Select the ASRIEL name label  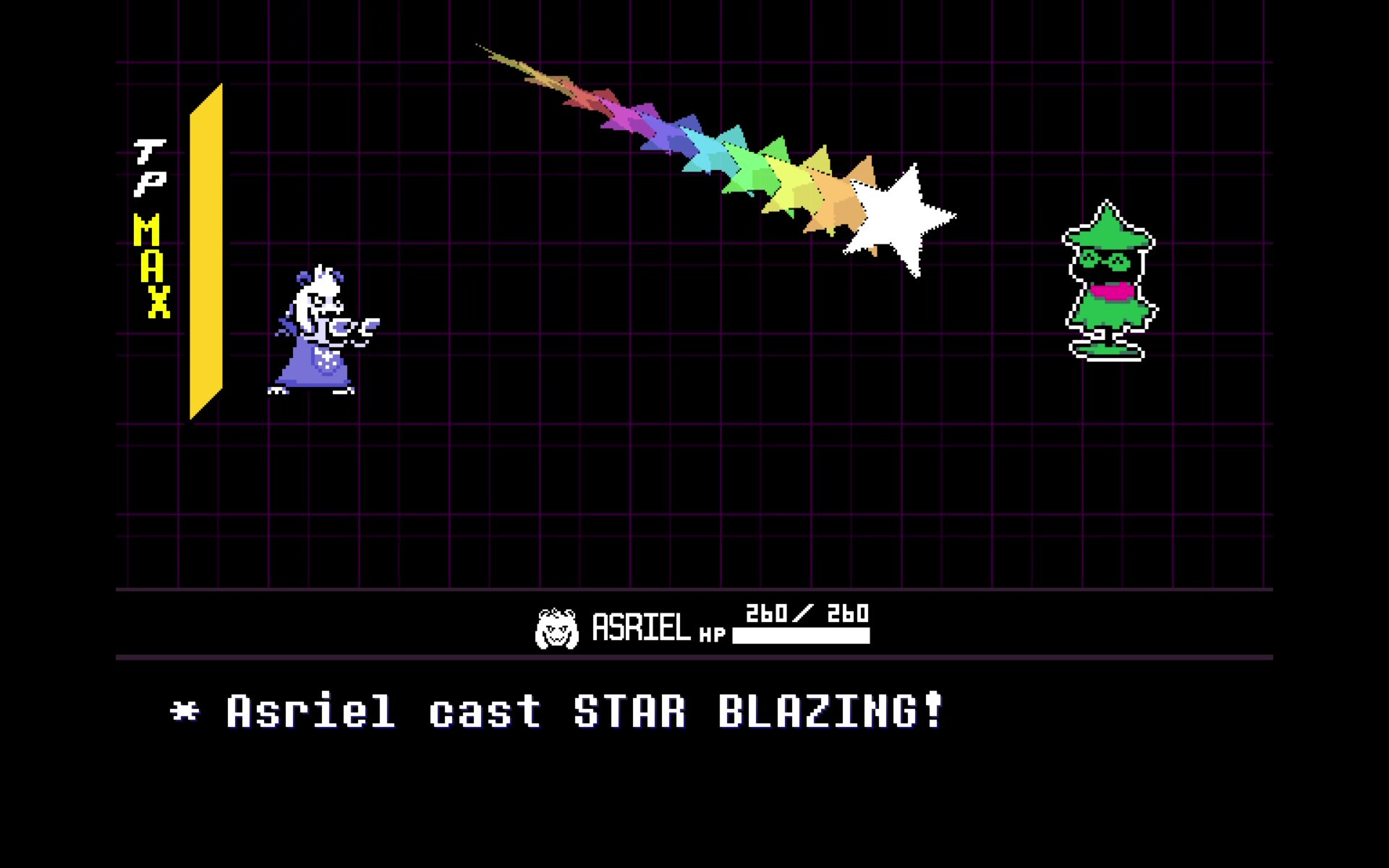click(640, 628)
